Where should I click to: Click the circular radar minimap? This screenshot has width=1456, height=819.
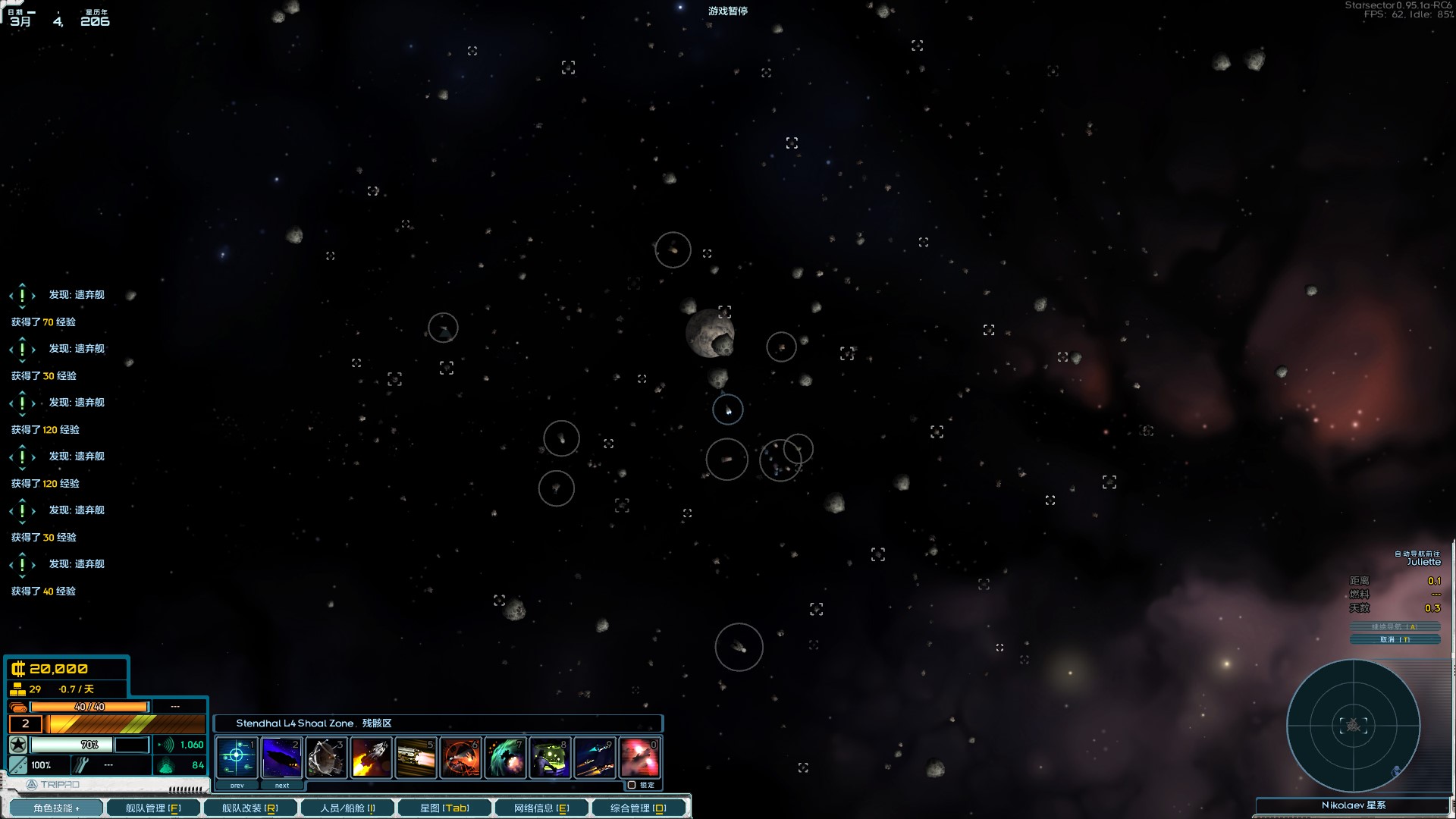1353,726
